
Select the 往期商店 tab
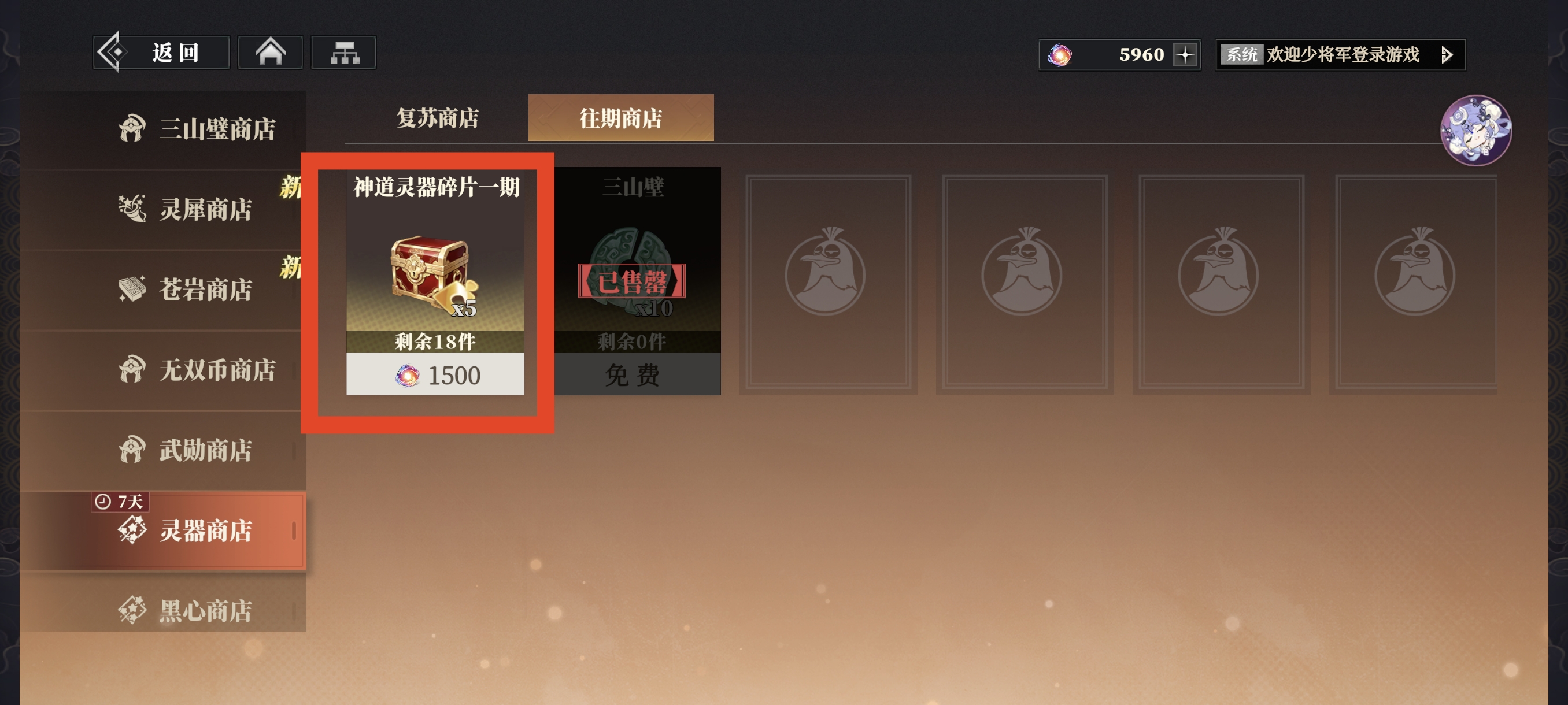coord(620,118)
